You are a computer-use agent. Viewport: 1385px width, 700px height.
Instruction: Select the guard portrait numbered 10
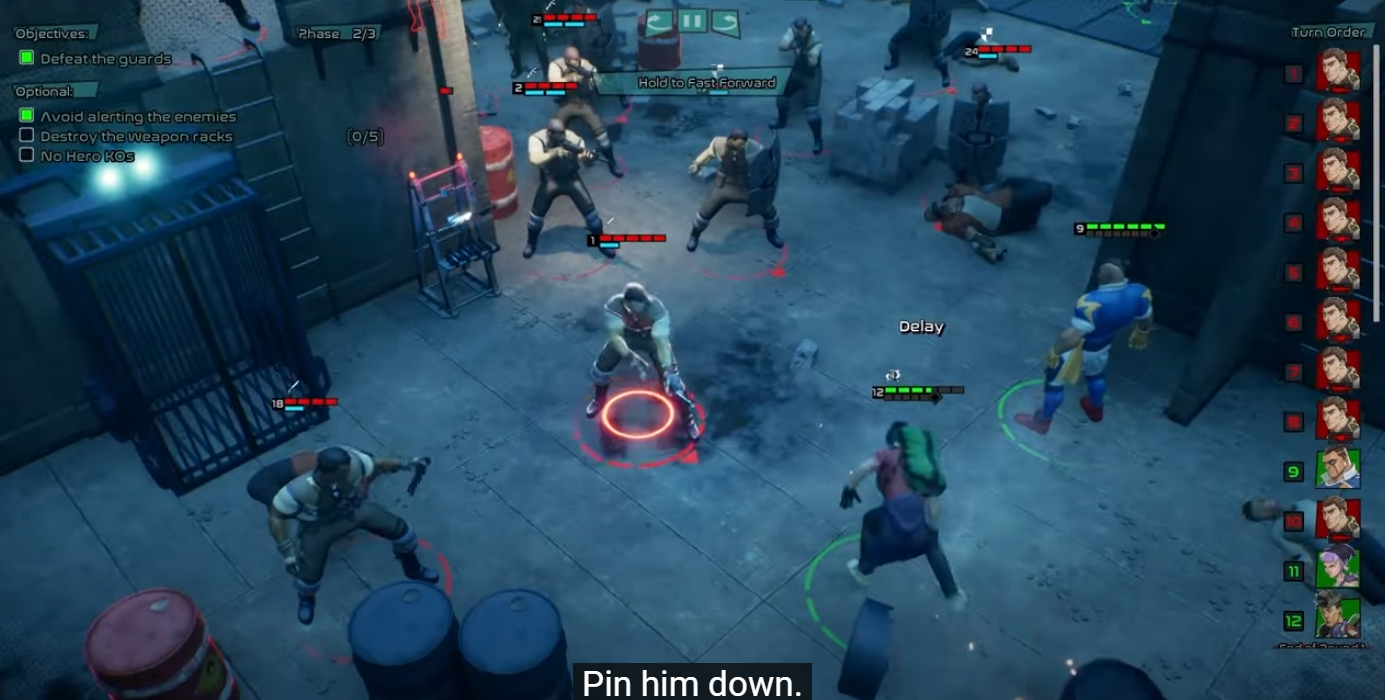tap(1337, 519)
